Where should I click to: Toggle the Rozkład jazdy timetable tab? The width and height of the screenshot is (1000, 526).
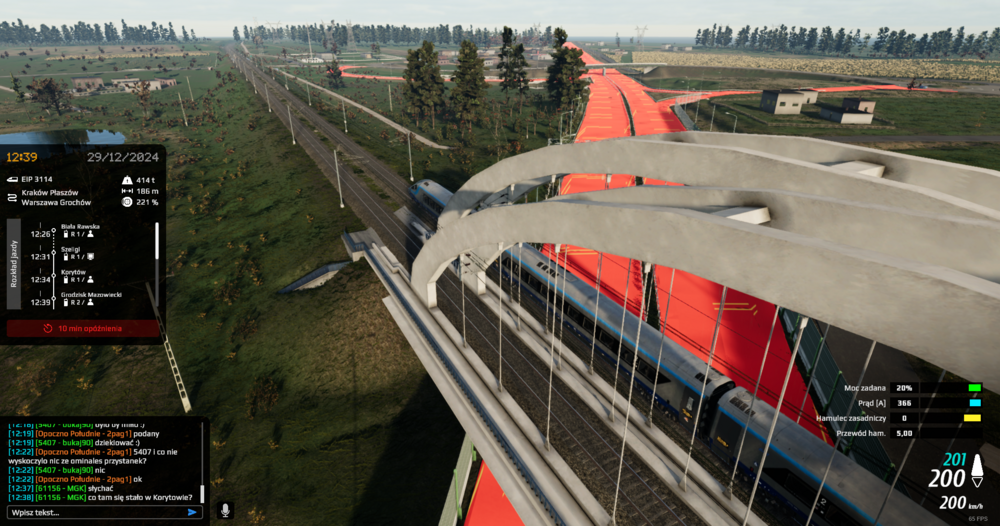(14, 266)
